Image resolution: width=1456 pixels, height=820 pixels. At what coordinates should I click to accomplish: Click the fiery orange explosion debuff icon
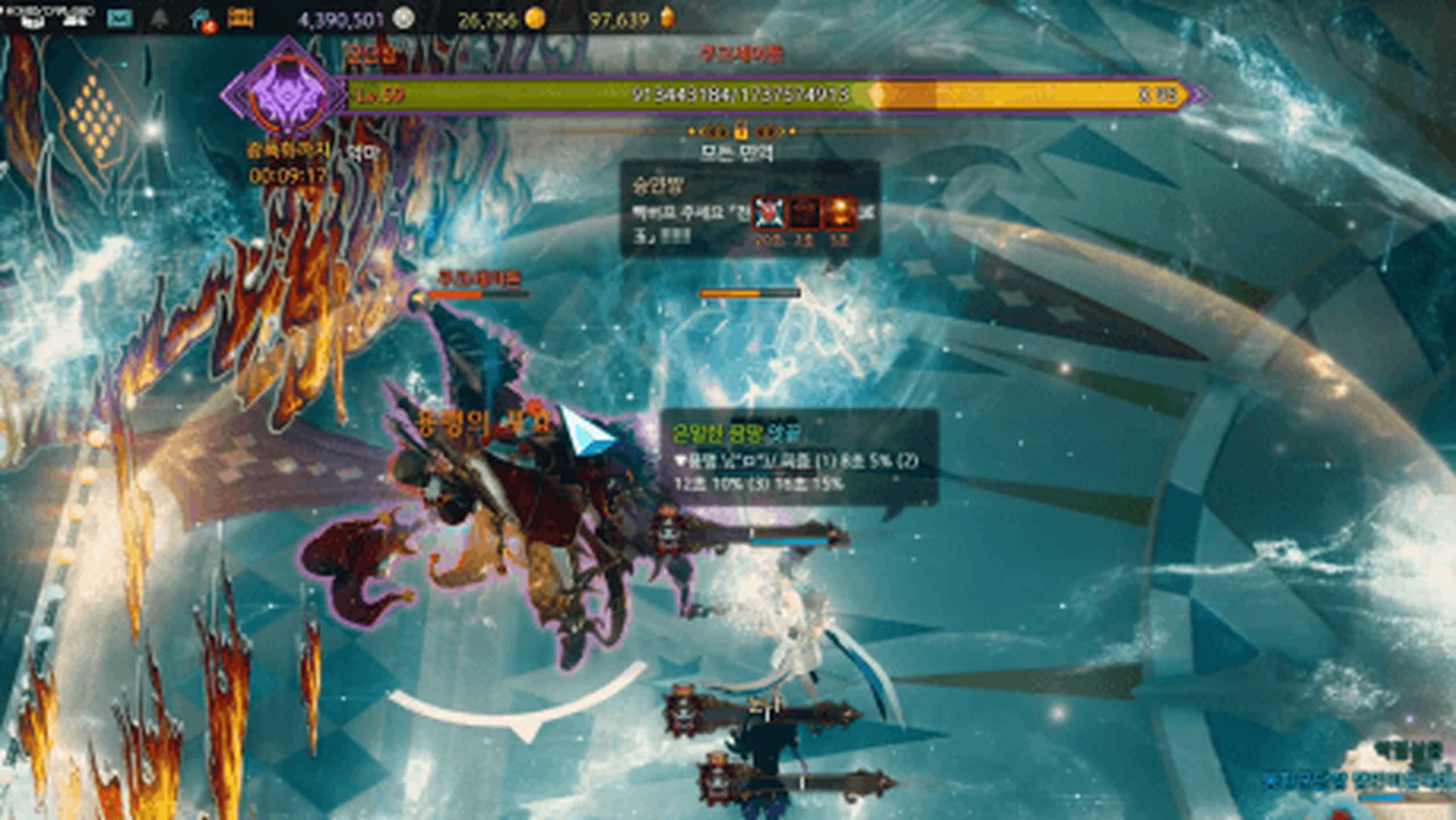[841, 213]
